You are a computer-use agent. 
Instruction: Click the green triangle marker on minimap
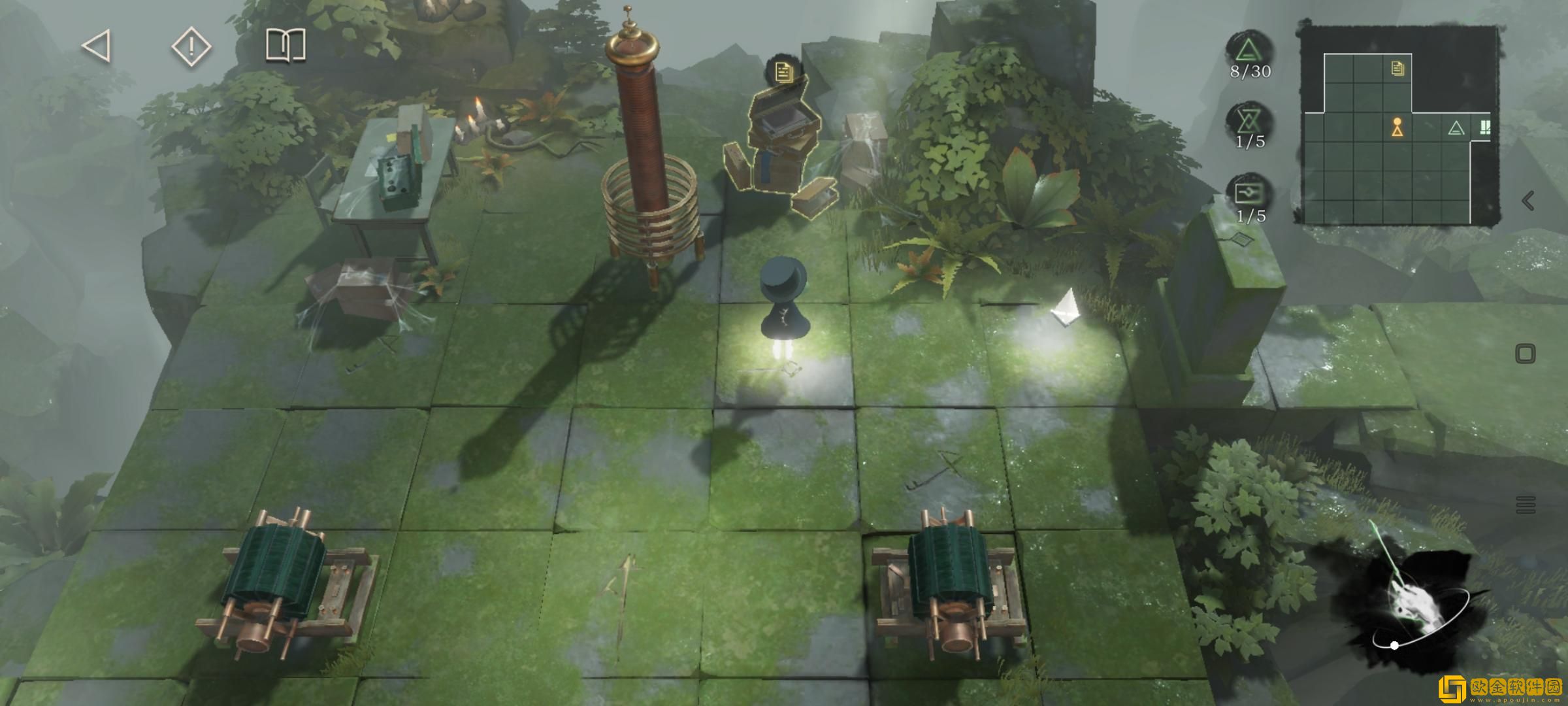click(1456, 128)
